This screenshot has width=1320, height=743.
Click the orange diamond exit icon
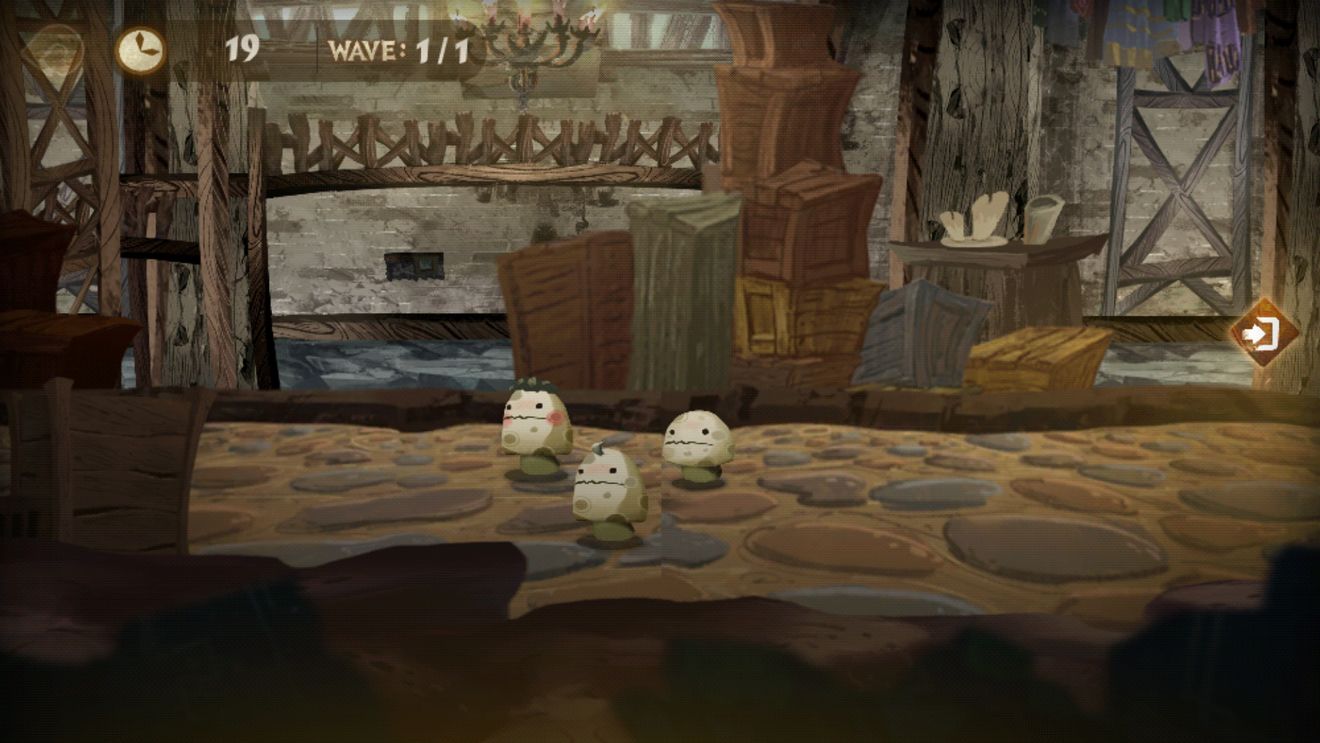(x=1263, y=332)
